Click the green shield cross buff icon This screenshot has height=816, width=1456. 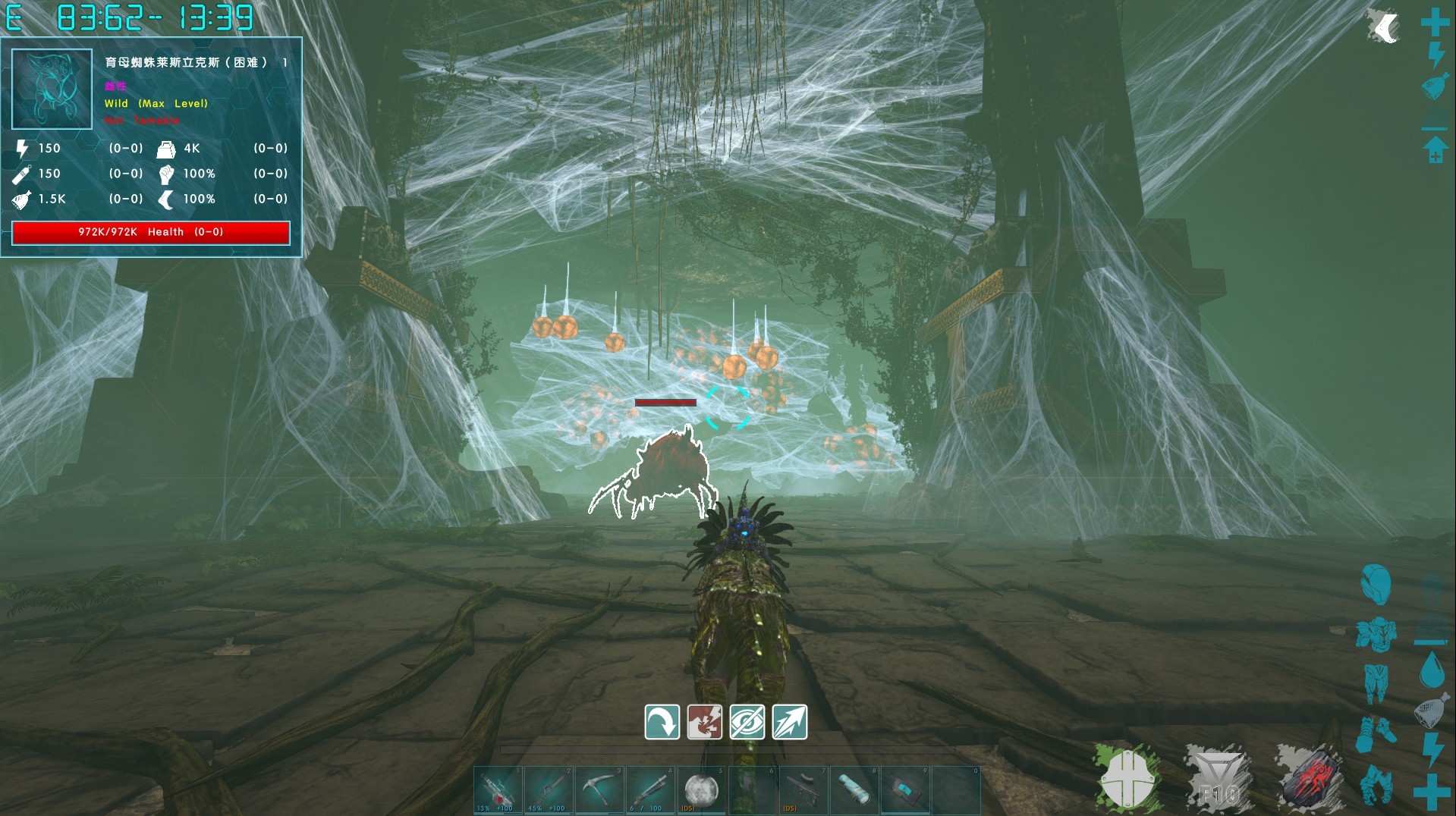point(1127,779)
